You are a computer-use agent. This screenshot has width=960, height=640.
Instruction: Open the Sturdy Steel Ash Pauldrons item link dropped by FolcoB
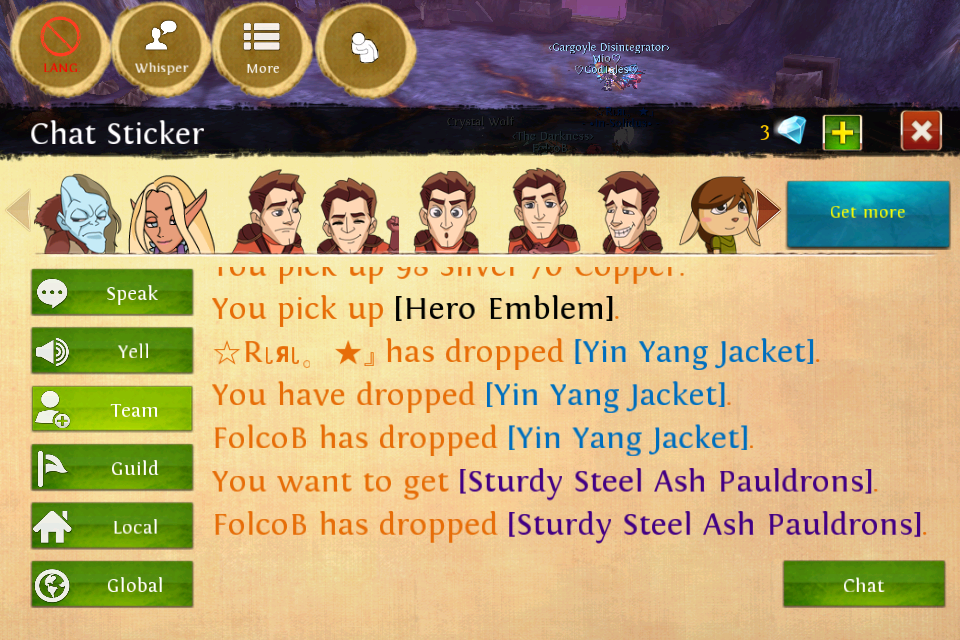pos(715,524)
